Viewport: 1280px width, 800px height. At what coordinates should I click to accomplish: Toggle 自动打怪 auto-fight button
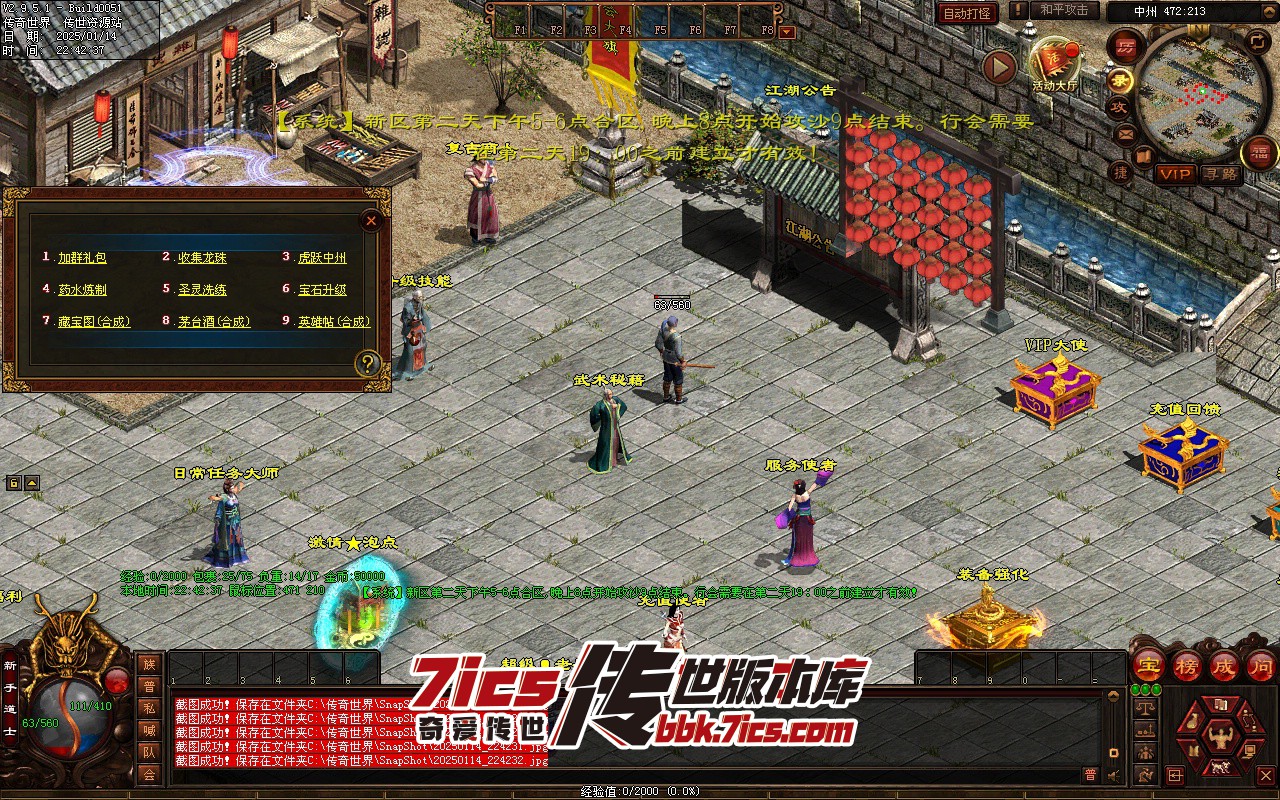967,13
